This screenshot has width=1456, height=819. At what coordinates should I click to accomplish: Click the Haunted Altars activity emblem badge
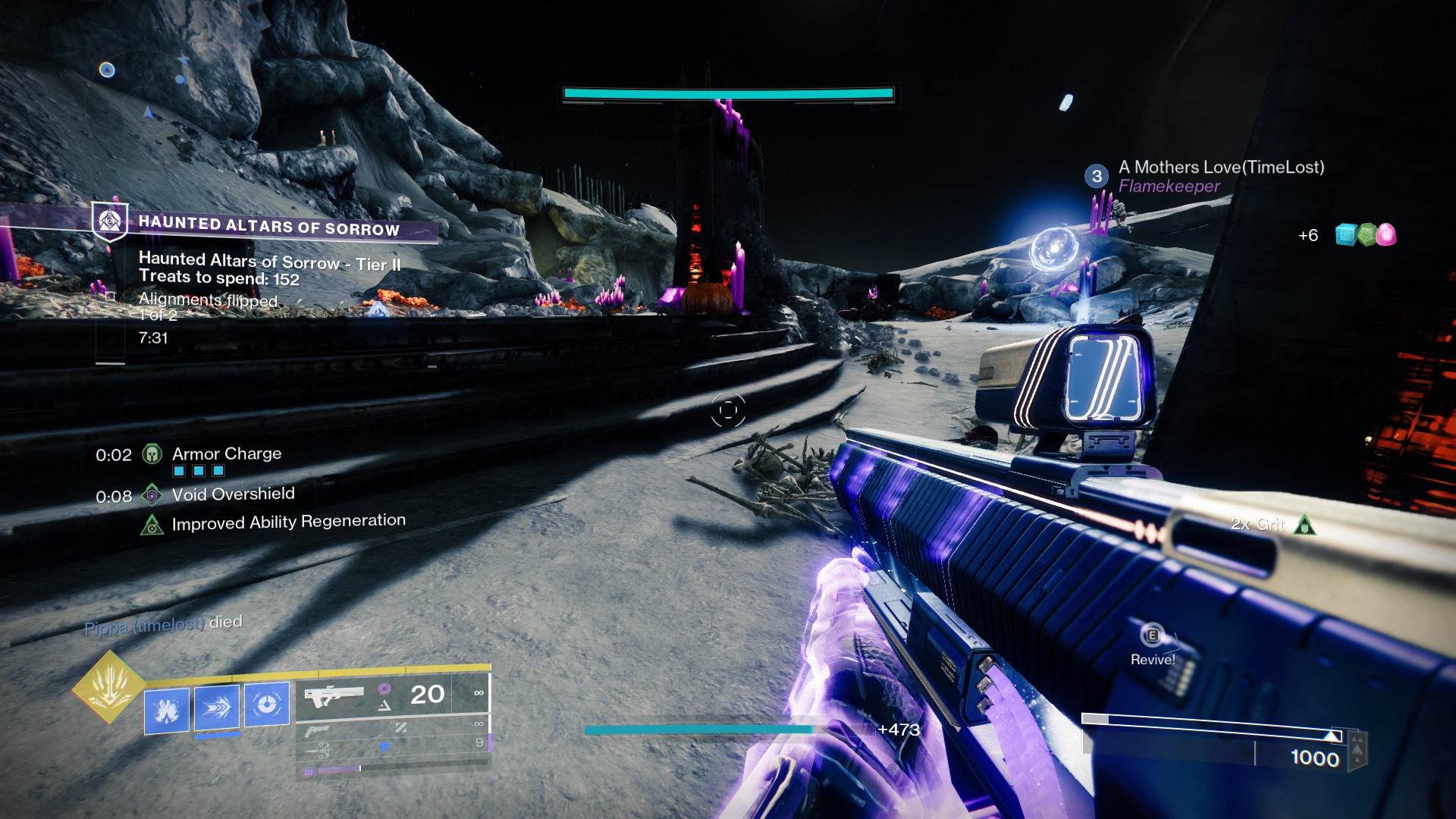click(x=110, y=221)
